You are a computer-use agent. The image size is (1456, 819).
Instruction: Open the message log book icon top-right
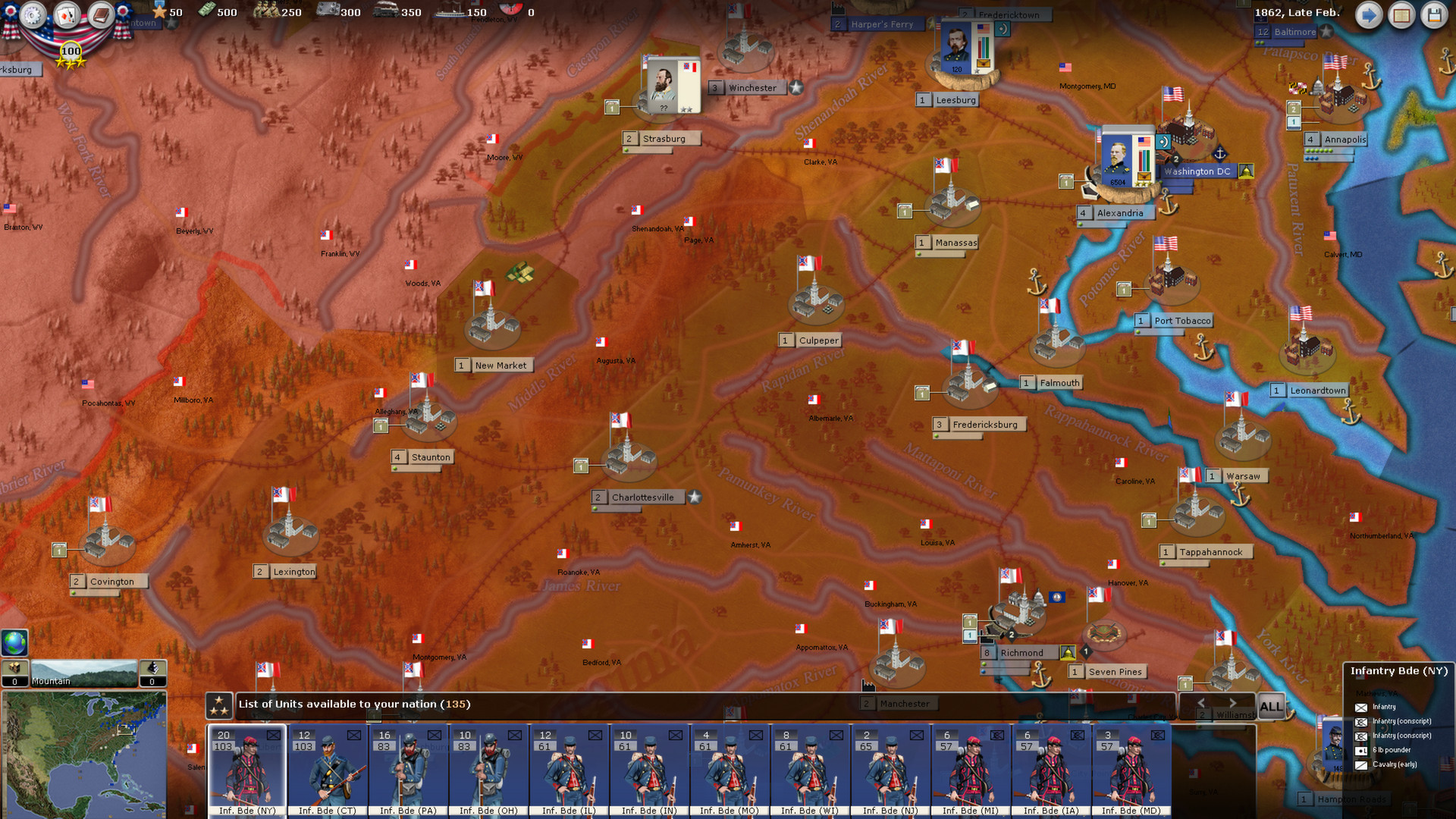point(1402,16)
